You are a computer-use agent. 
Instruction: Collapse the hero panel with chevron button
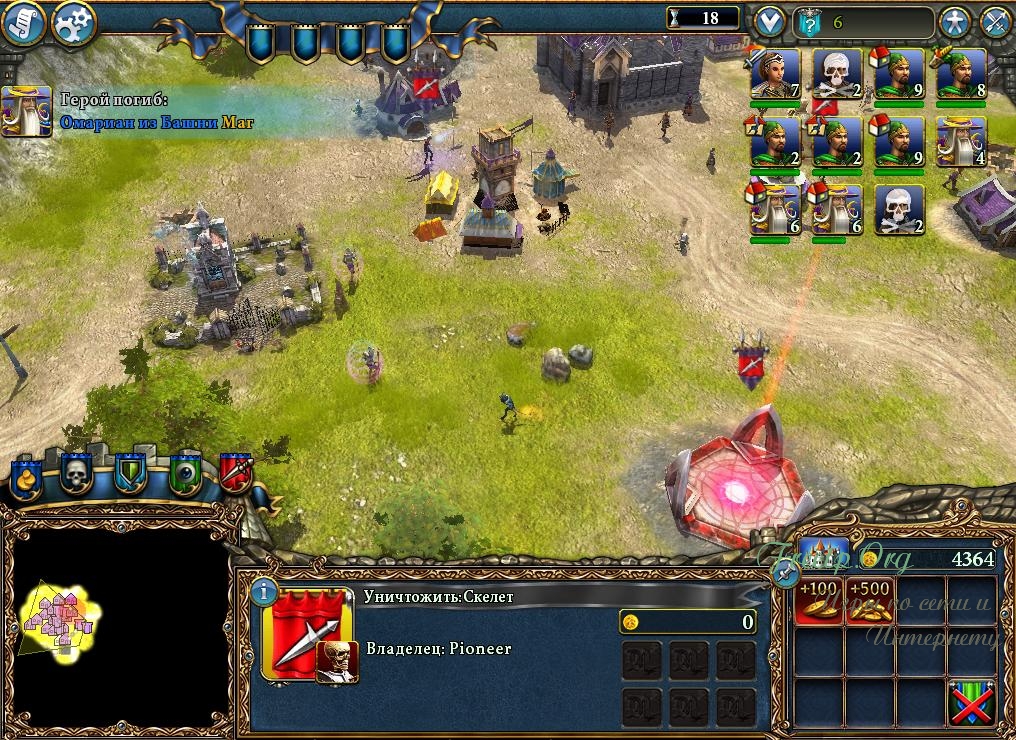[x=769, y=20]
